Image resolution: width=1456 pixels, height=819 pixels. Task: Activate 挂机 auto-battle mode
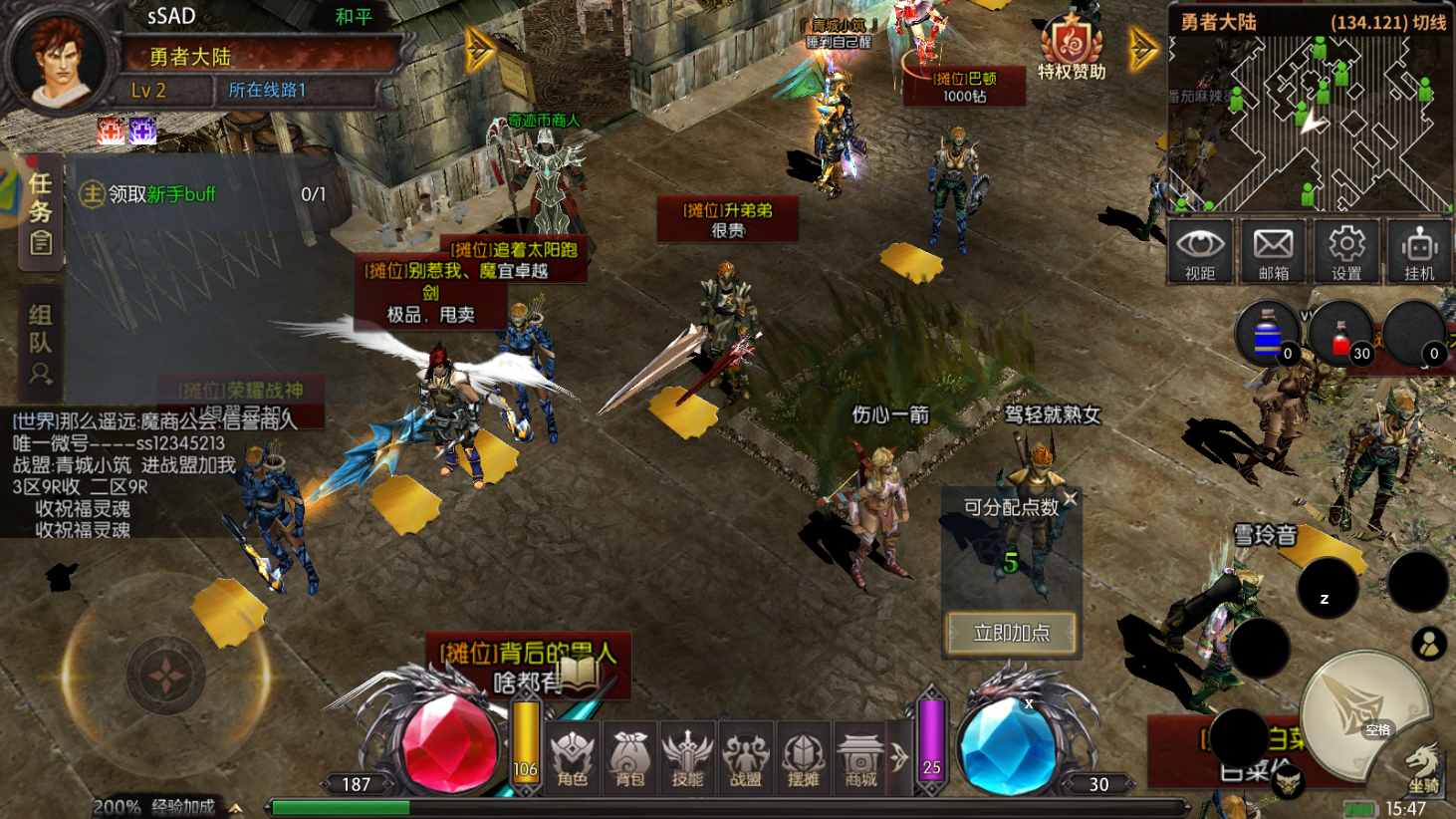1419,252
